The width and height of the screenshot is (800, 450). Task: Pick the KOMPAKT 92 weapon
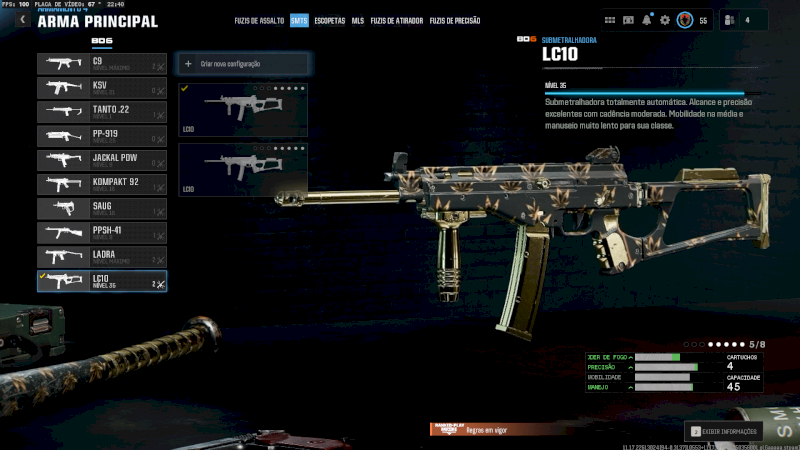[x=102, y=184]
